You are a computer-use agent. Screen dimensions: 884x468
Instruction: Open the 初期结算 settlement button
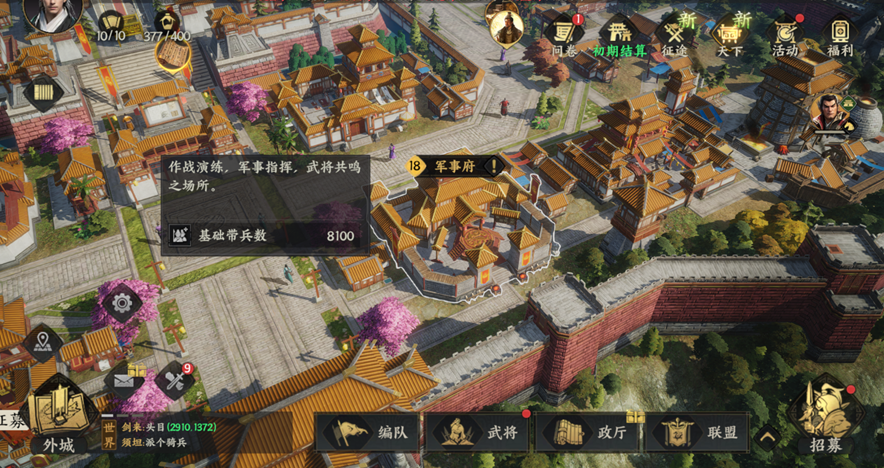620,35
